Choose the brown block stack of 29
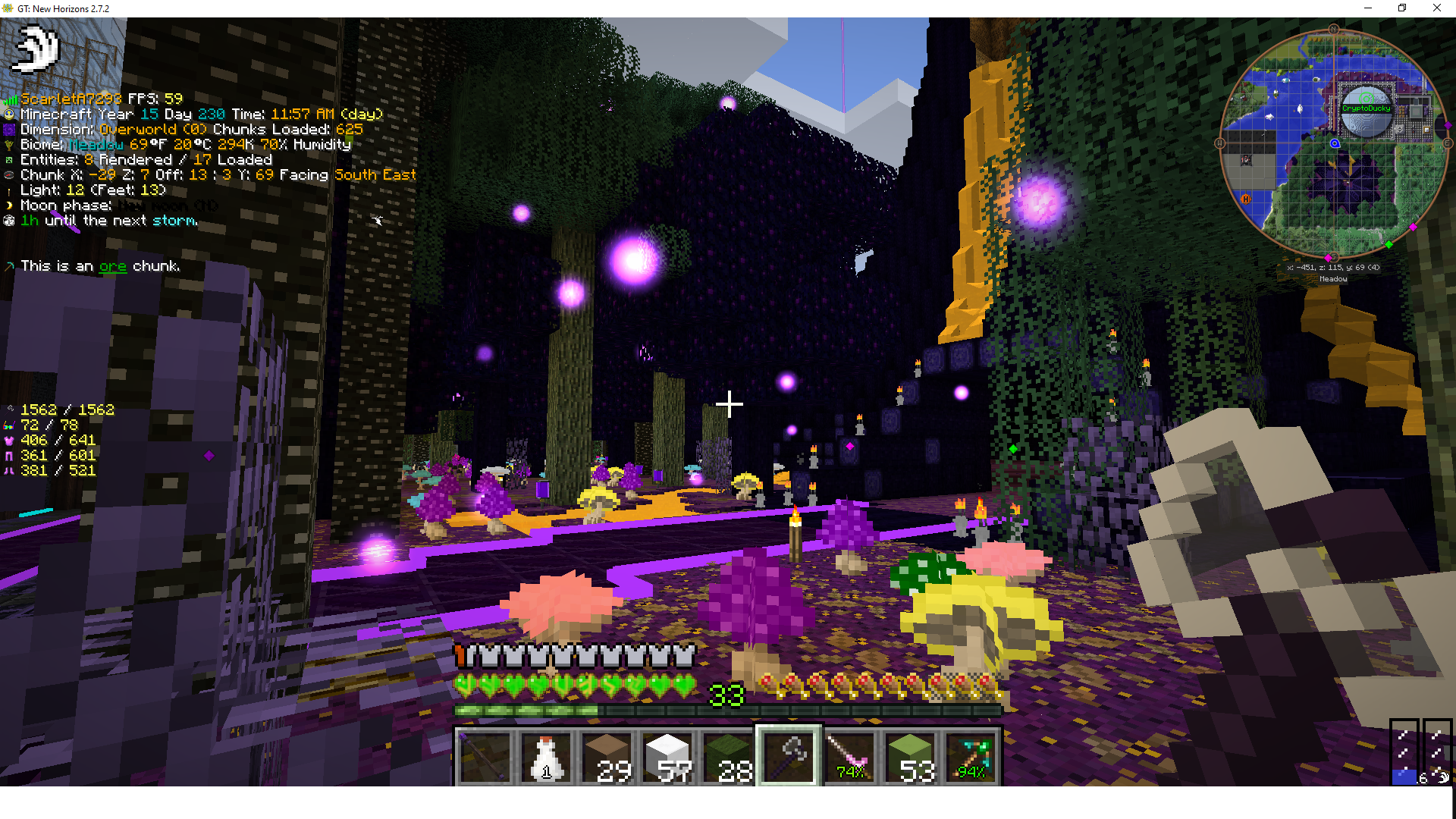This screenshot has height=819, width=1456. [x=607, y=755]
